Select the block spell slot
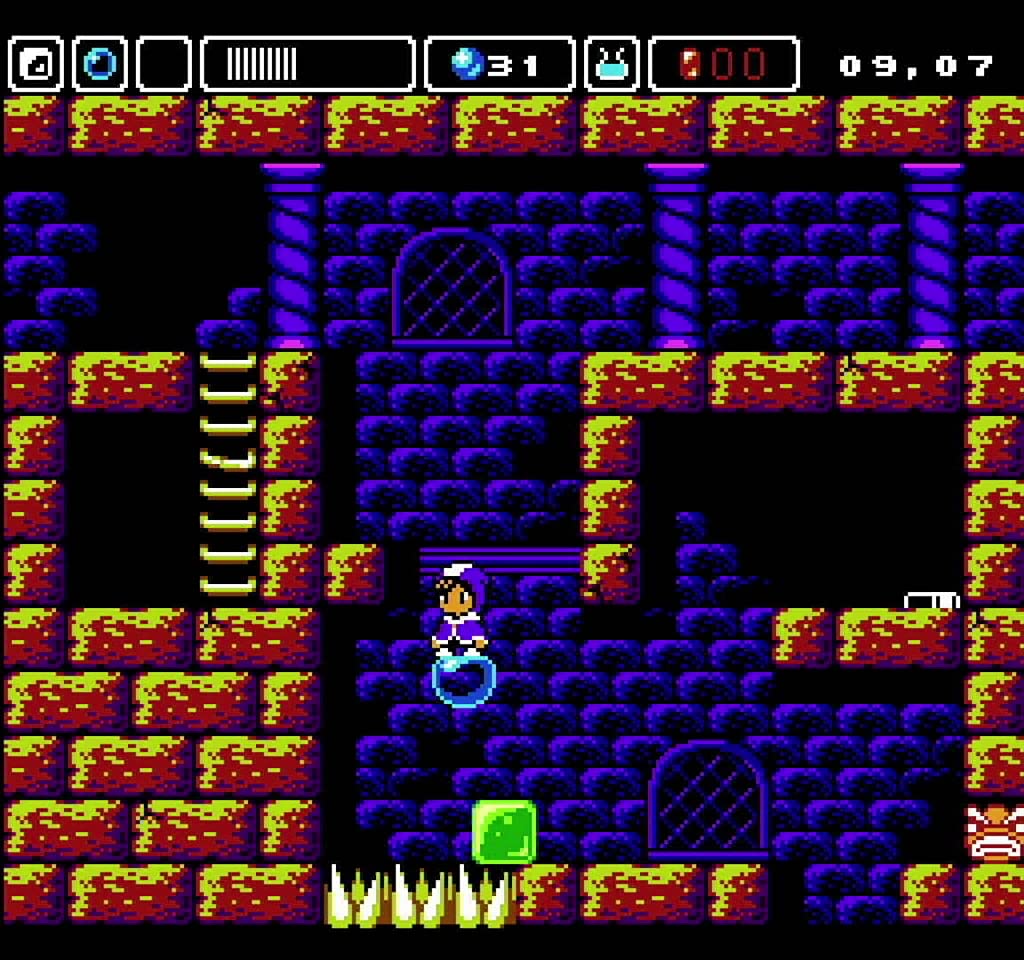The height and width of the screenshot is (960, 1024). (x=36, y=65)
